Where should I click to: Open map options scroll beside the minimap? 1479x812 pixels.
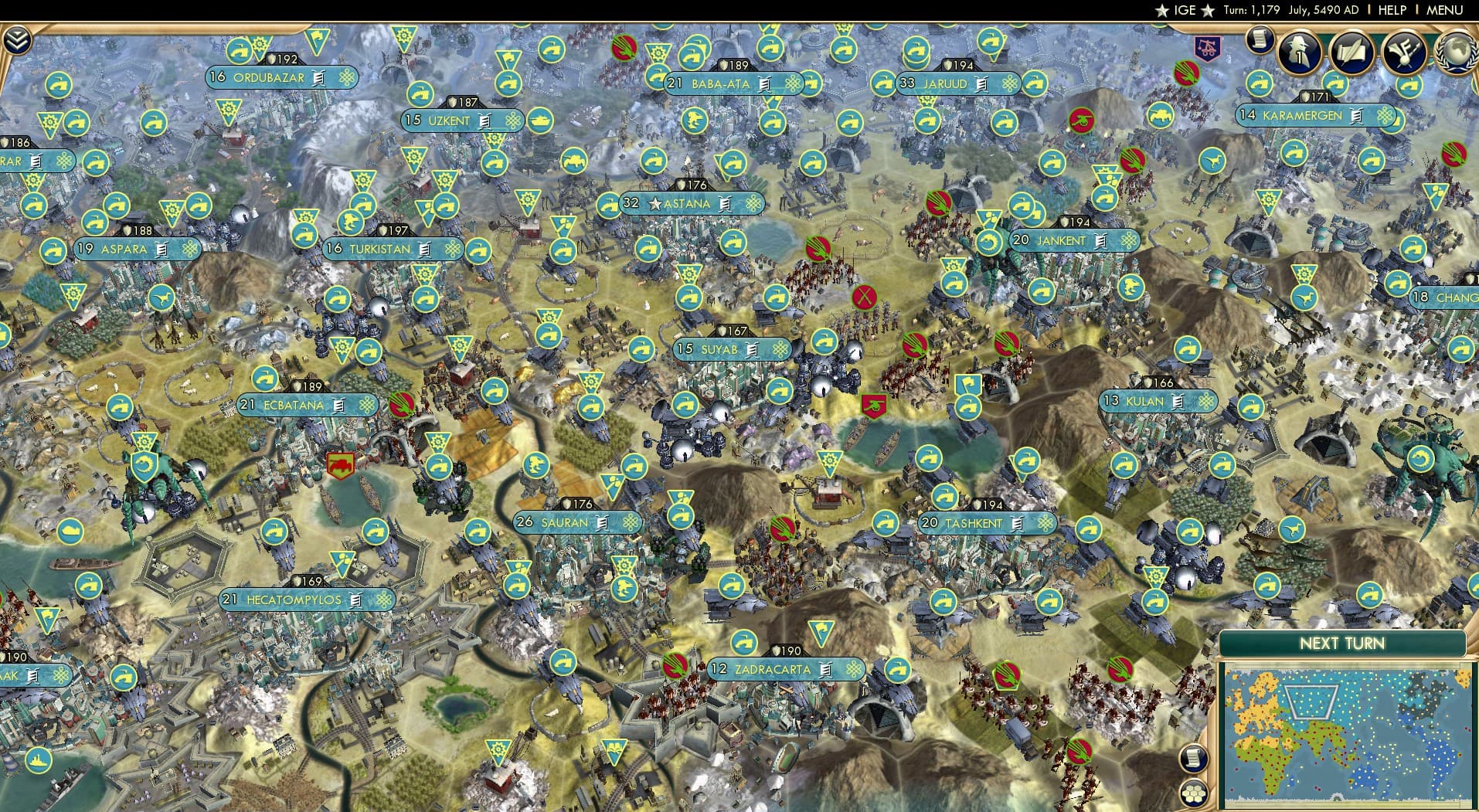1195,759
